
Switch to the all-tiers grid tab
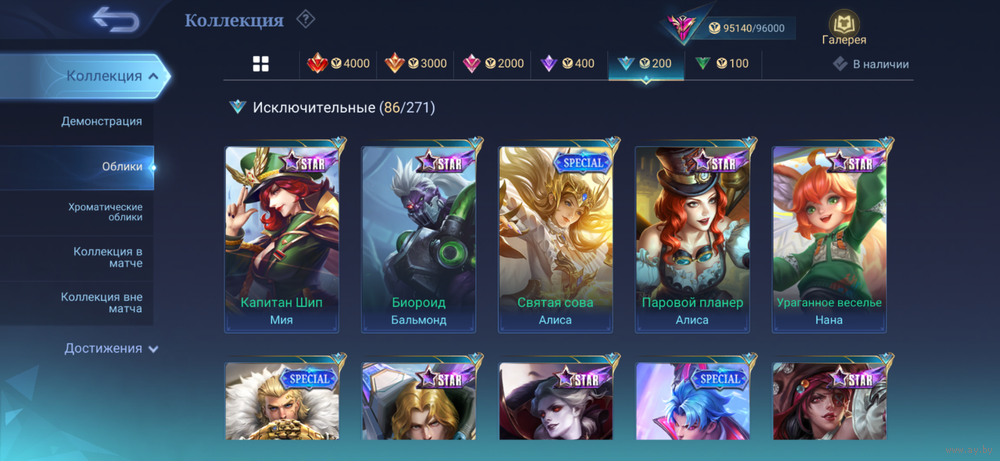(261, 64)
